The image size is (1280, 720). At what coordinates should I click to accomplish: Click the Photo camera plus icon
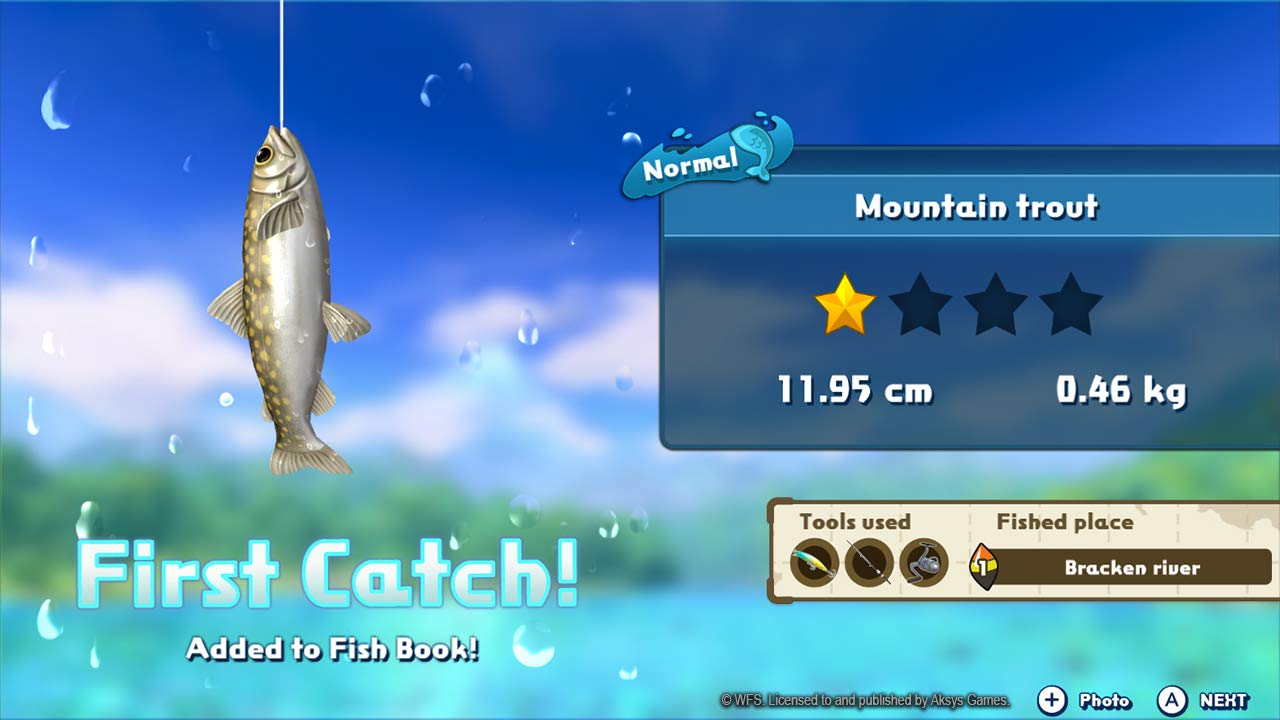1052,701
